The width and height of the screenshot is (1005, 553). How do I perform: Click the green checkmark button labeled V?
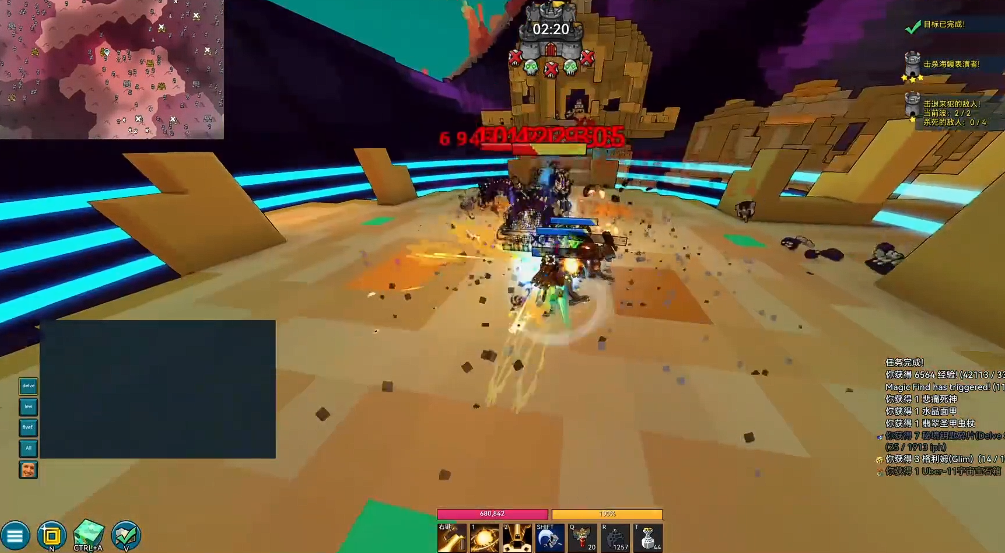pyautogui.click(x=125, y=534)
